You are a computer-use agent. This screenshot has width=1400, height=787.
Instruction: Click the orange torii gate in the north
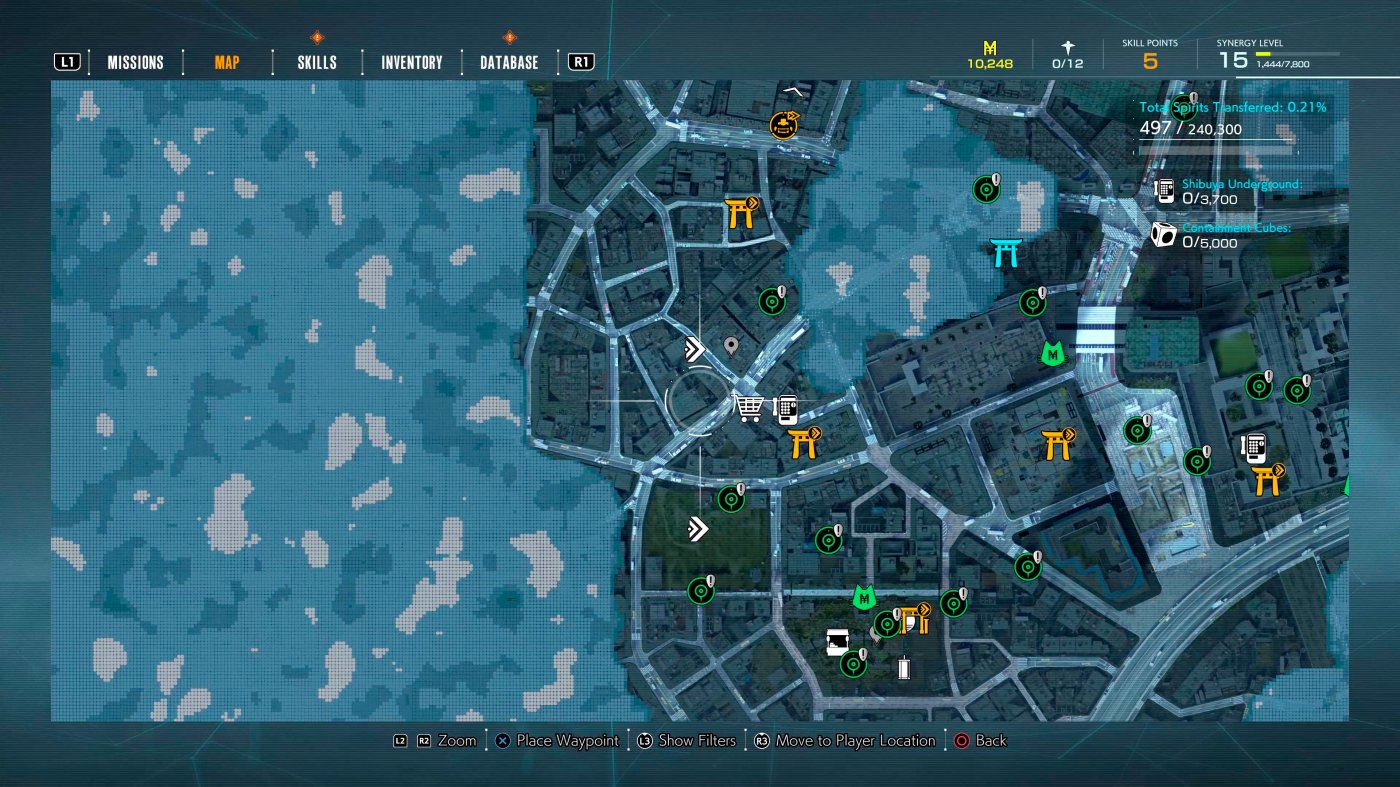coord(741,211)
